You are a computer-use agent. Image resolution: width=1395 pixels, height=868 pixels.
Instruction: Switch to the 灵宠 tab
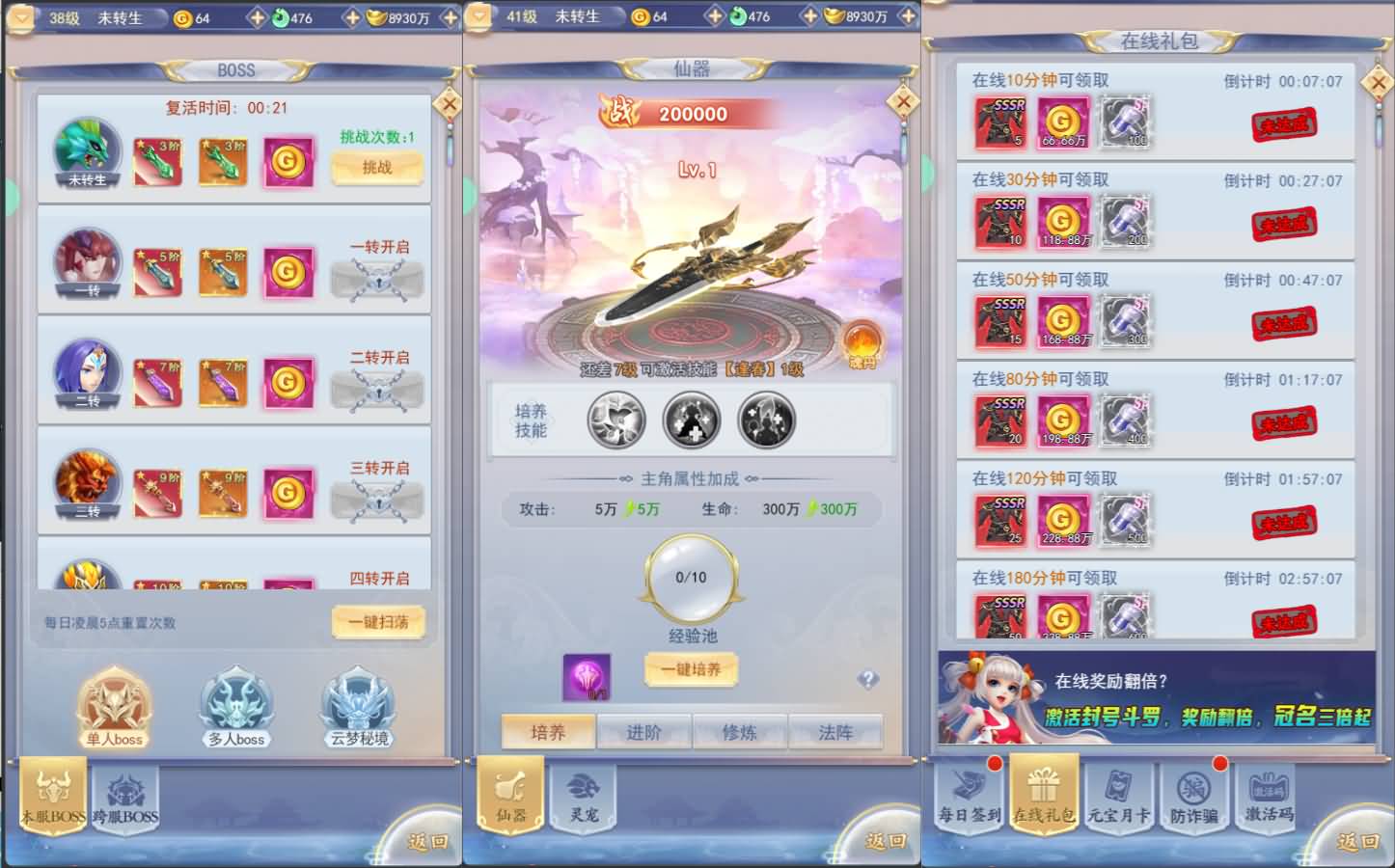583,798
